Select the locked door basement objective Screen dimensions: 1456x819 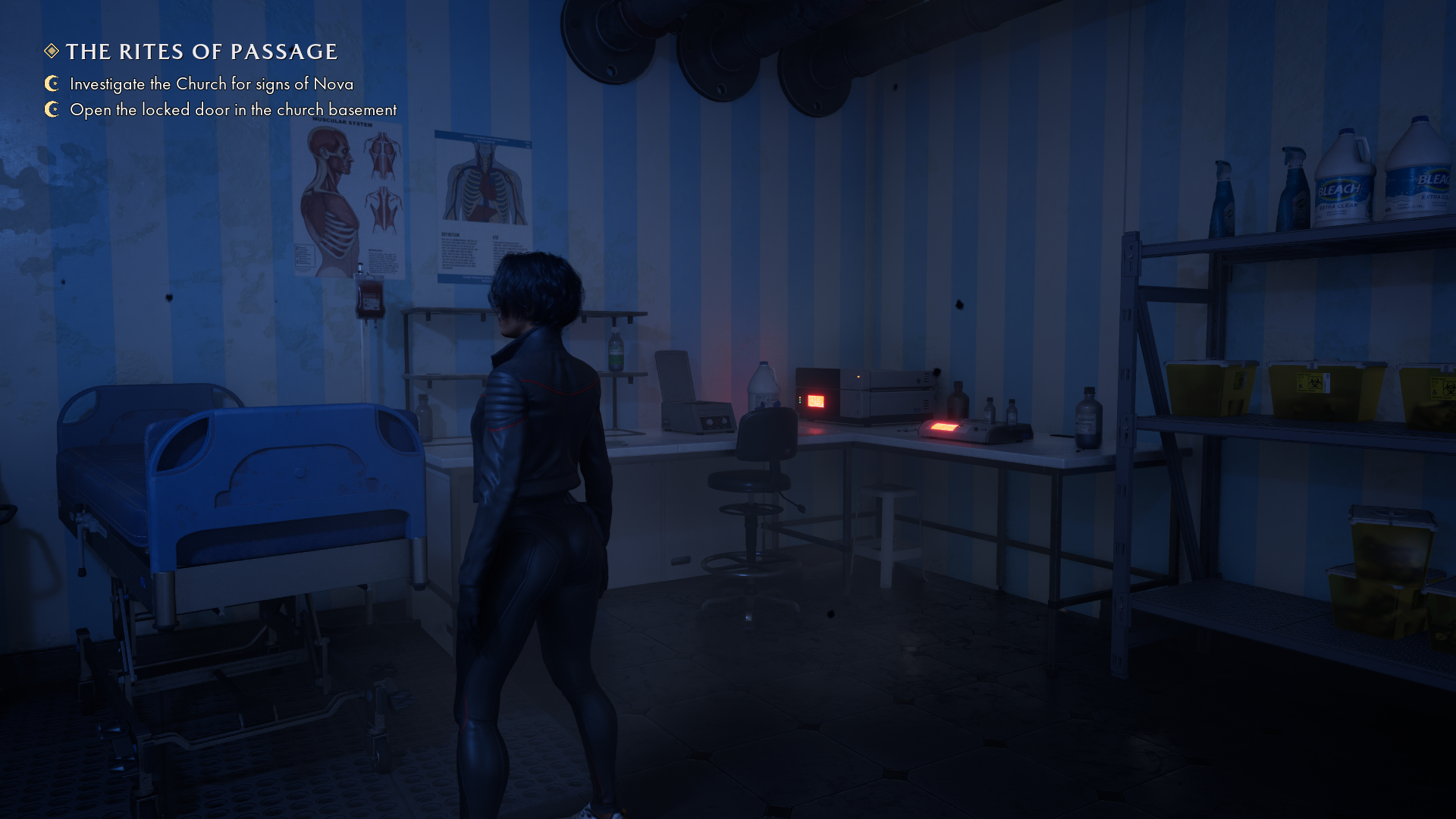coord(233,110)
